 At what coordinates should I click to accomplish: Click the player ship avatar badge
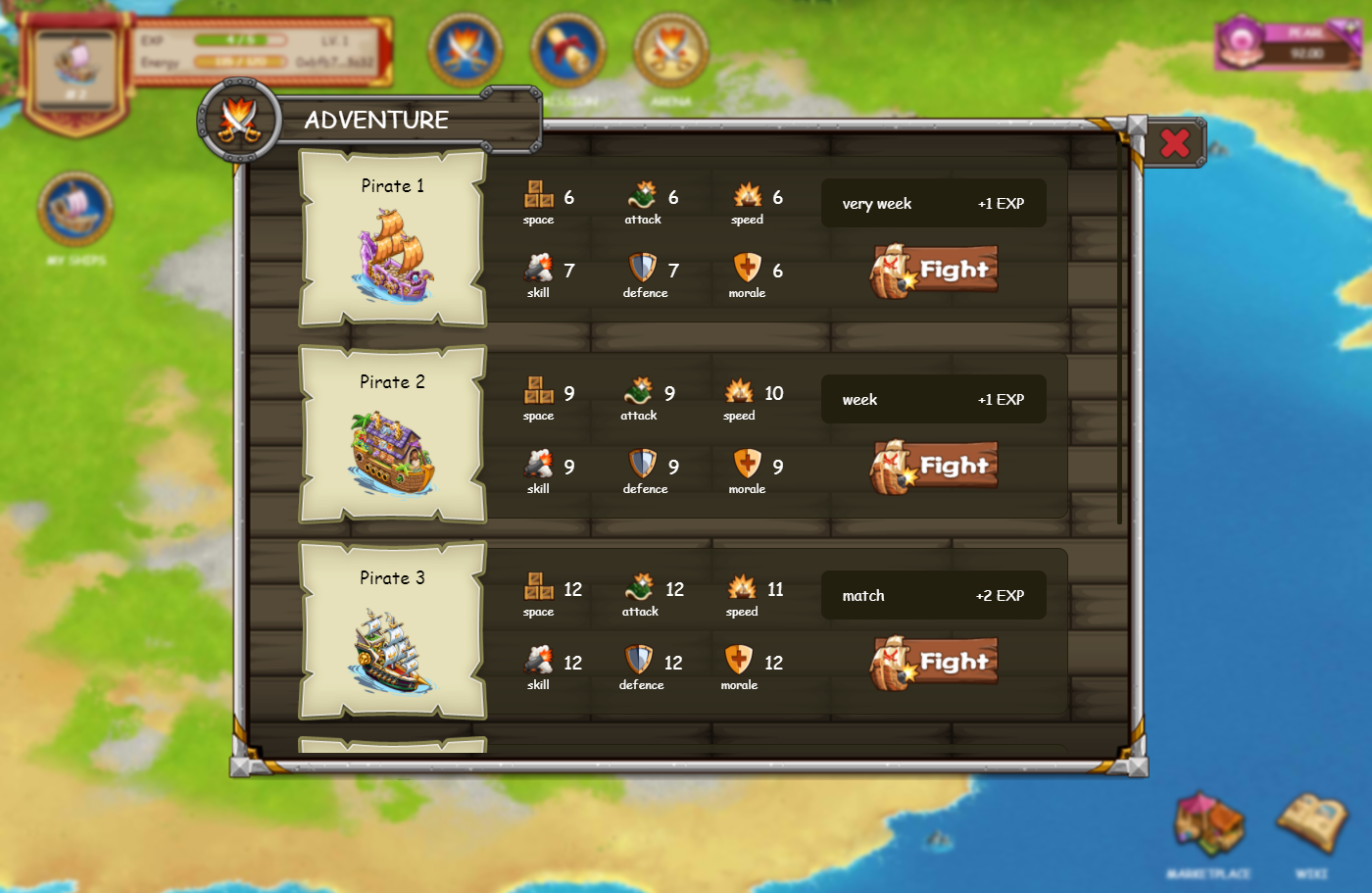click(75, 69)
